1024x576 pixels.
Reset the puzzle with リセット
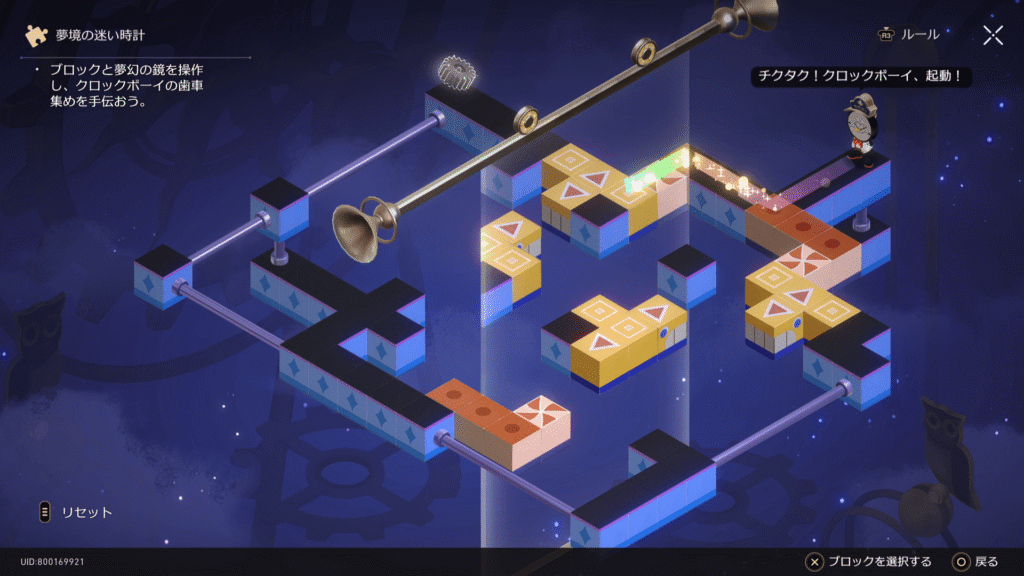(x=75, y=513)
